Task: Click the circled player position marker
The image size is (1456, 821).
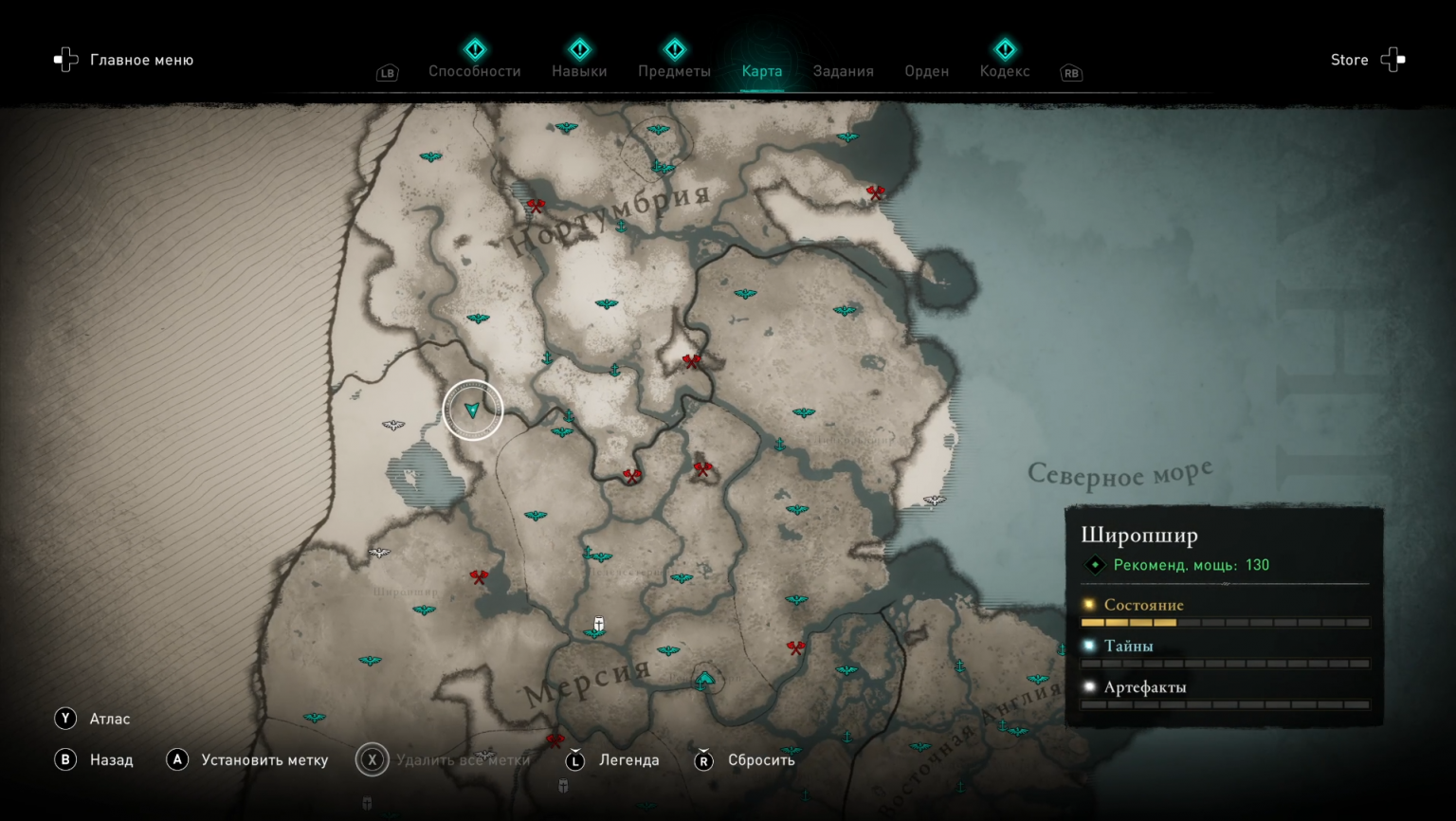Action: click(x=472, y=410)
